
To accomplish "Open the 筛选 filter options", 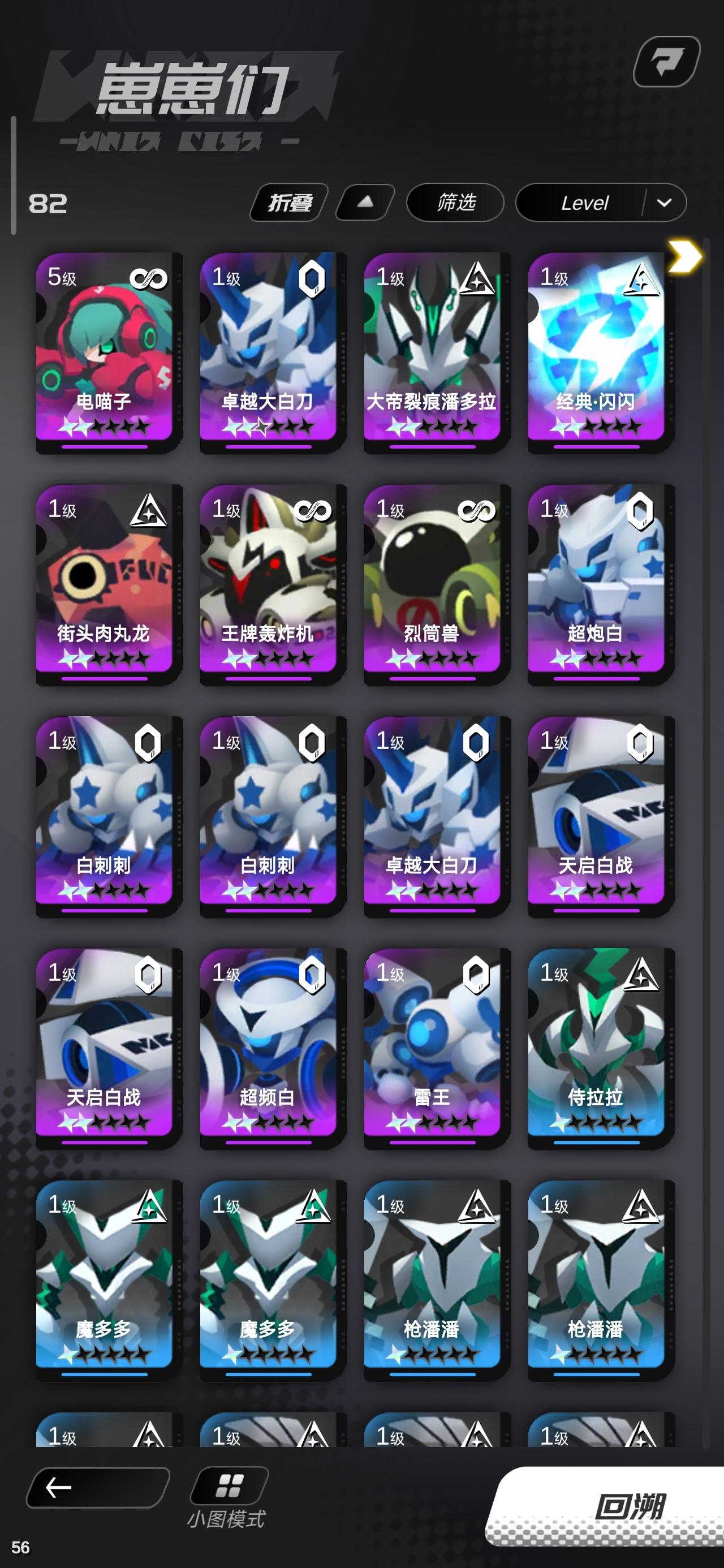I will pyautogui.click(x=454, y=203).
